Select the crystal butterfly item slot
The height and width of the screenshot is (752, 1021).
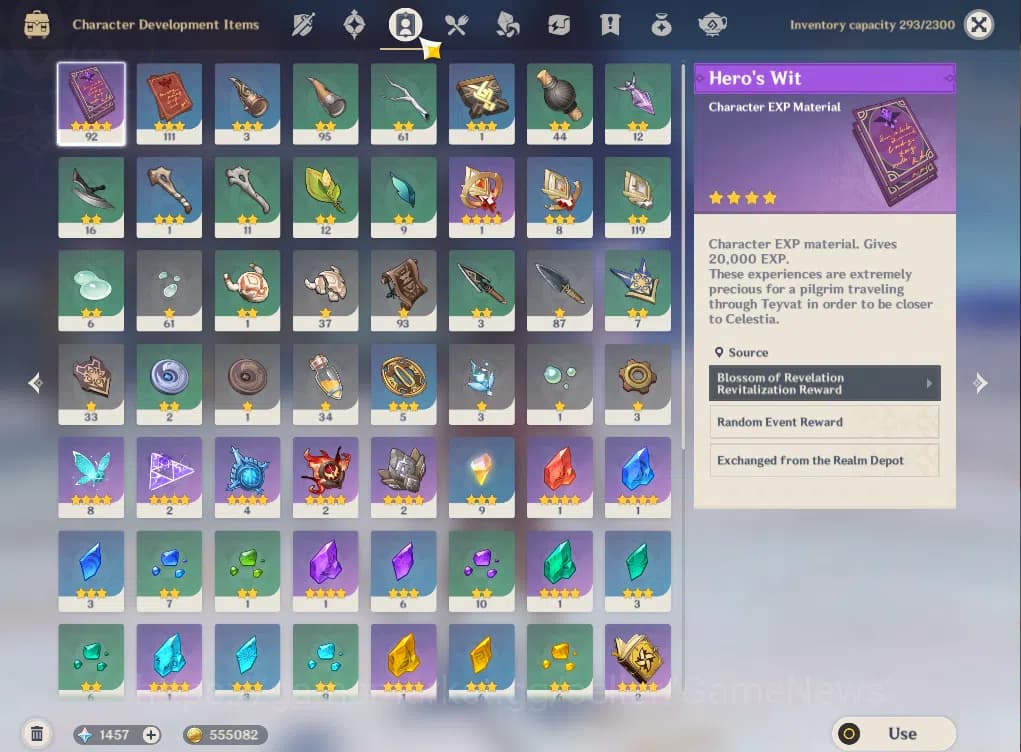[x=91, y=476]
